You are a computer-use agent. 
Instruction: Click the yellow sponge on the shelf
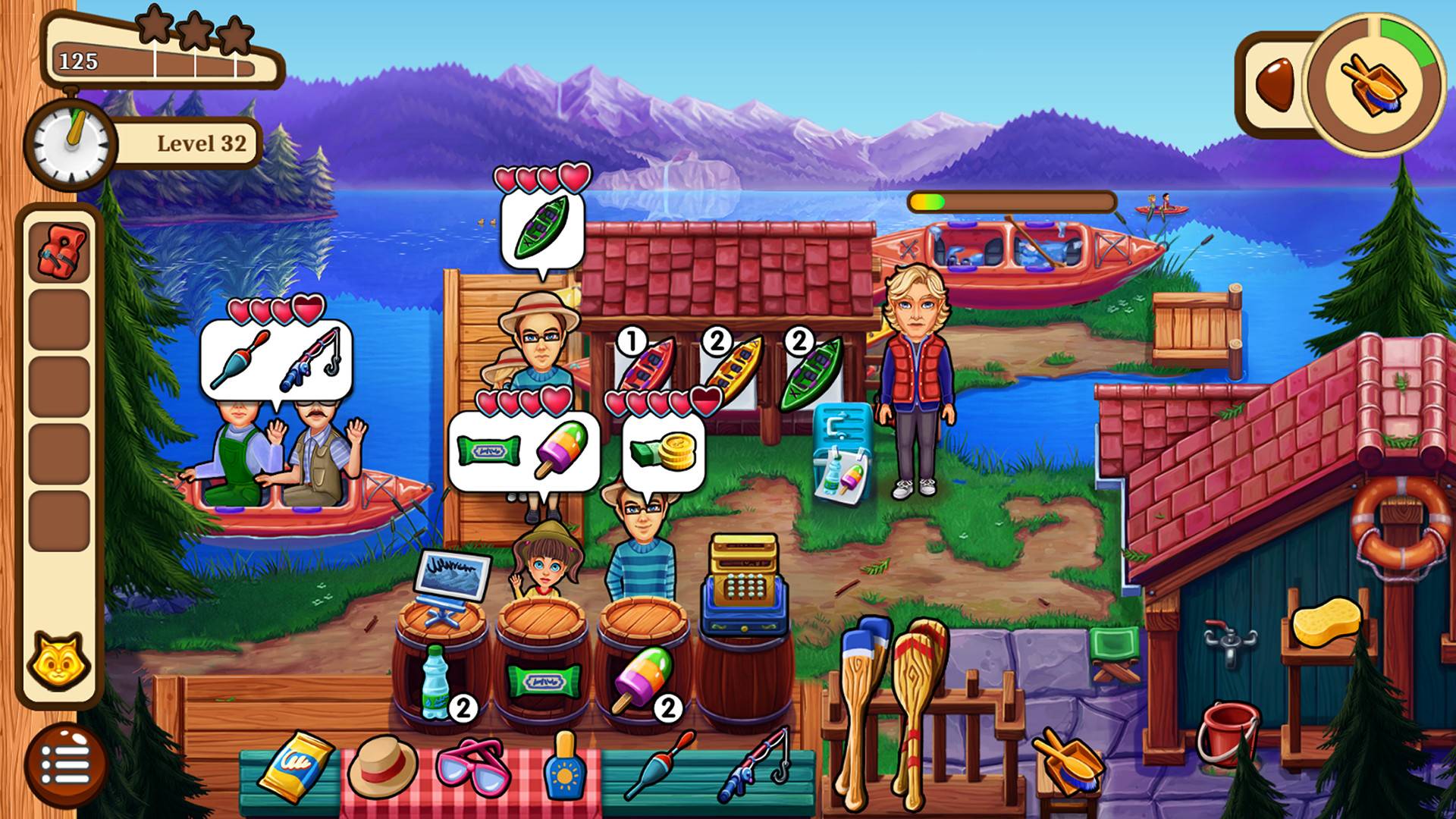(1326, 621)
